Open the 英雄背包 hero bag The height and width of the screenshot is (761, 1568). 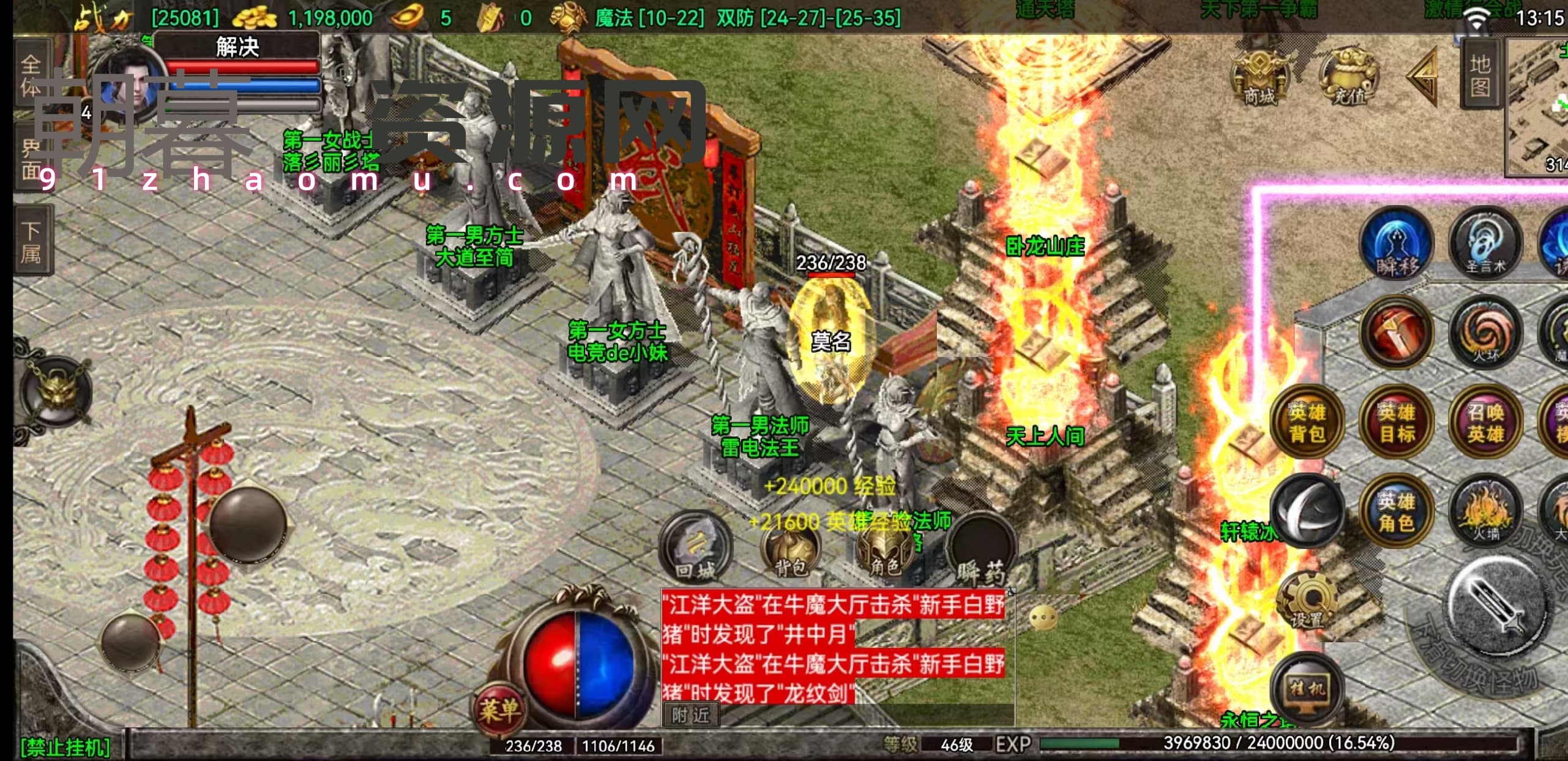point(1307,422)
